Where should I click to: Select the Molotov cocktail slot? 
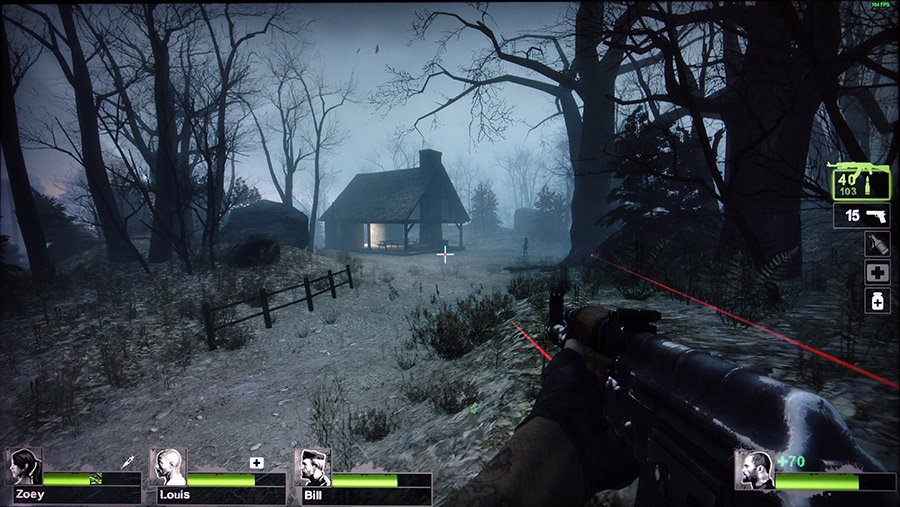click(876, 244)
